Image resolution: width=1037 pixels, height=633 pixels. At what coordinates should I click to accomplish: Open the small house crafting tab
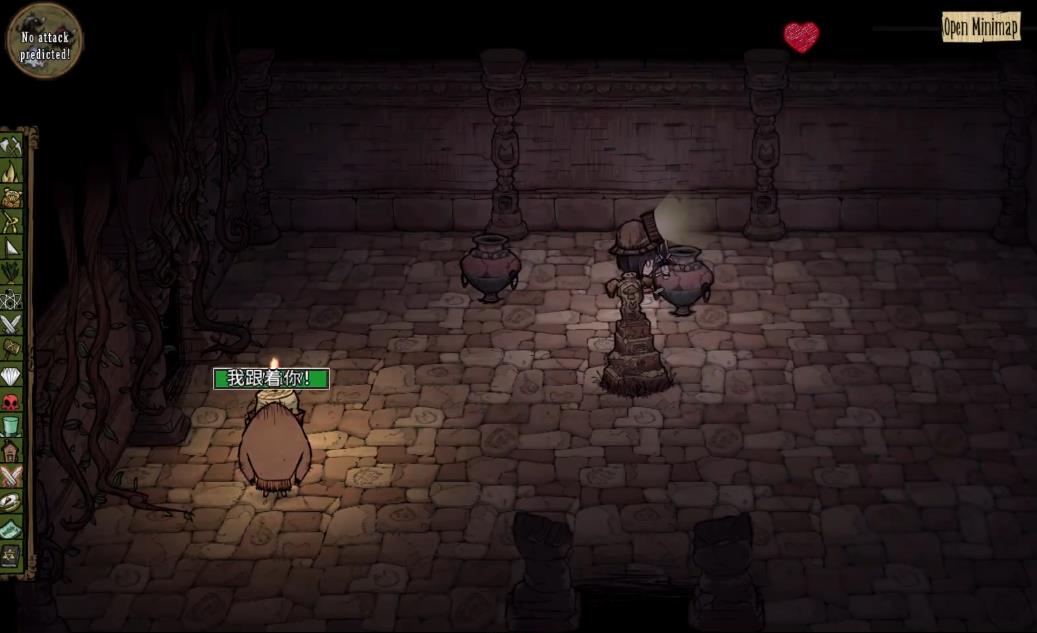click(x=11, y=451)
